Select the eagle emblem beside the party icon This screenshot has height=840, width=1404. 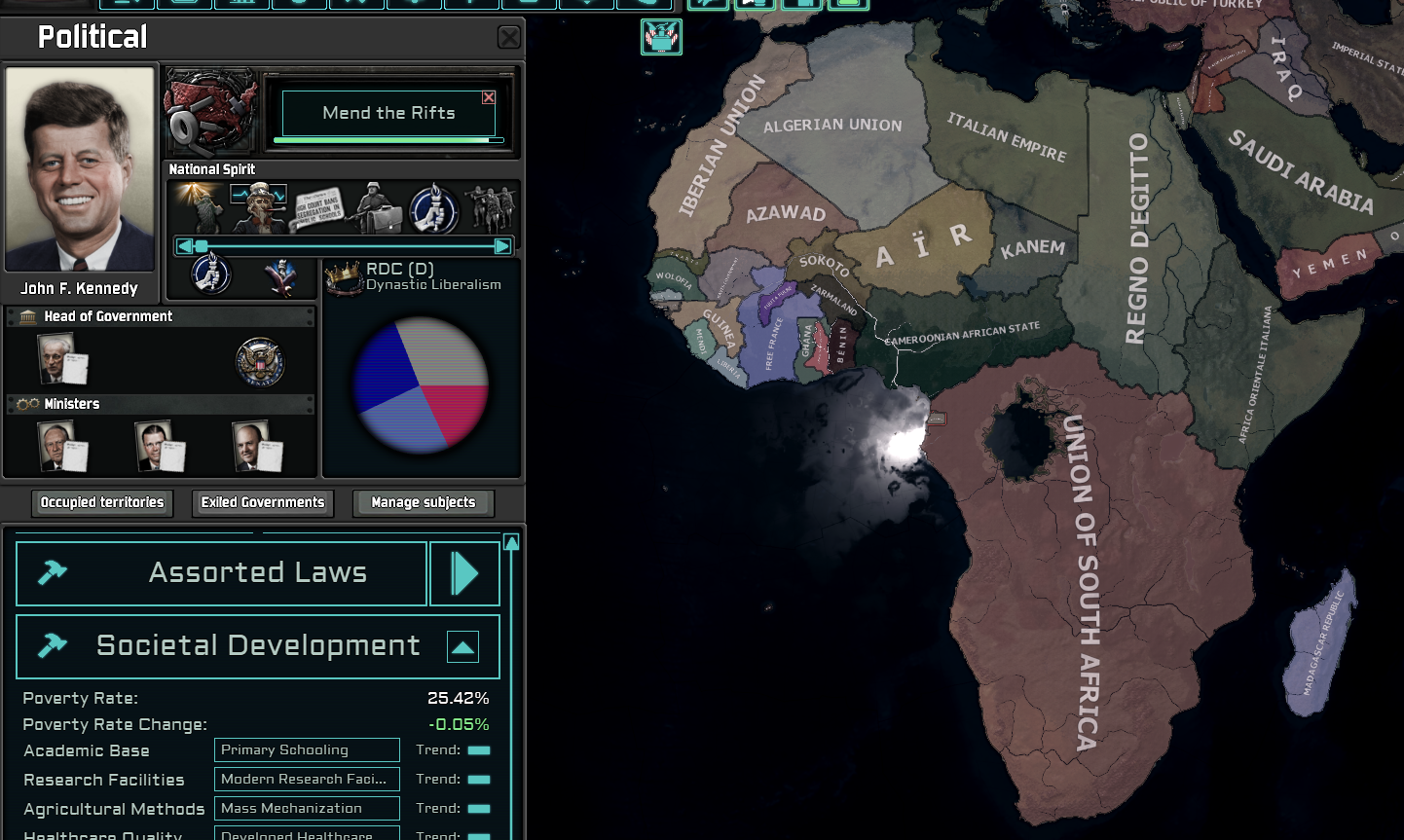[282, 274]
